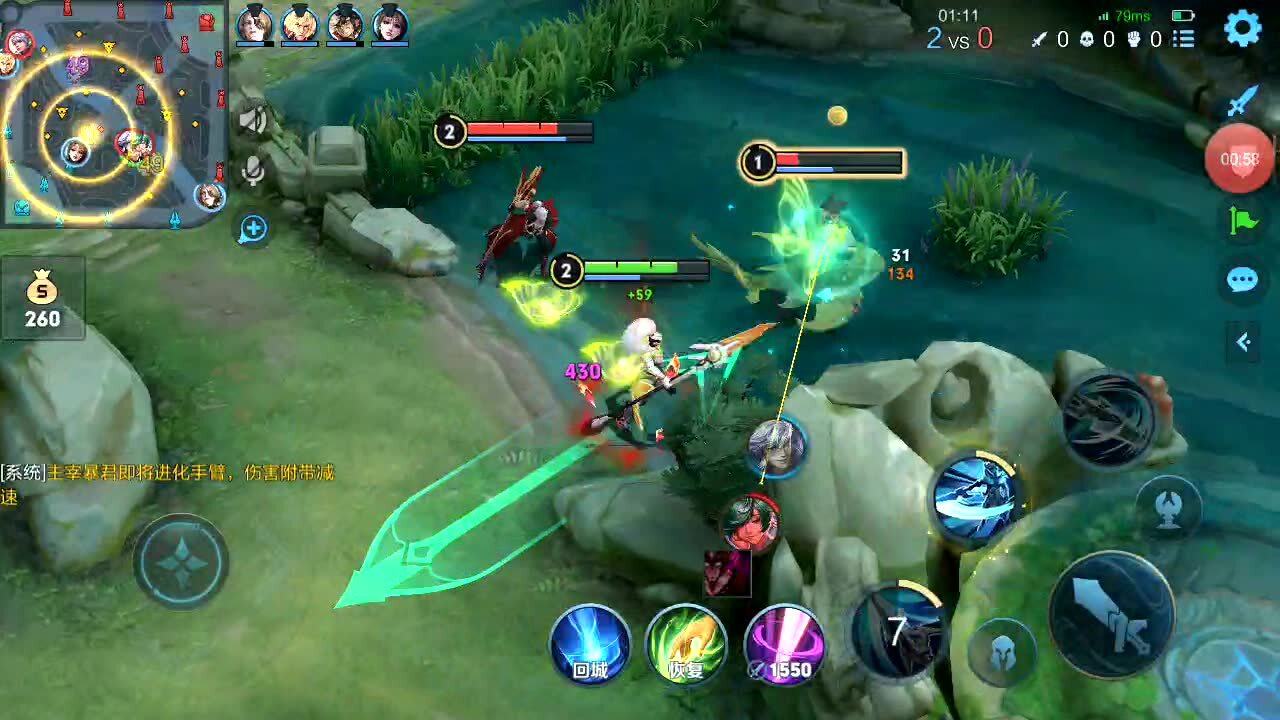Hit the large basic attack button

tap(1110, 613)
